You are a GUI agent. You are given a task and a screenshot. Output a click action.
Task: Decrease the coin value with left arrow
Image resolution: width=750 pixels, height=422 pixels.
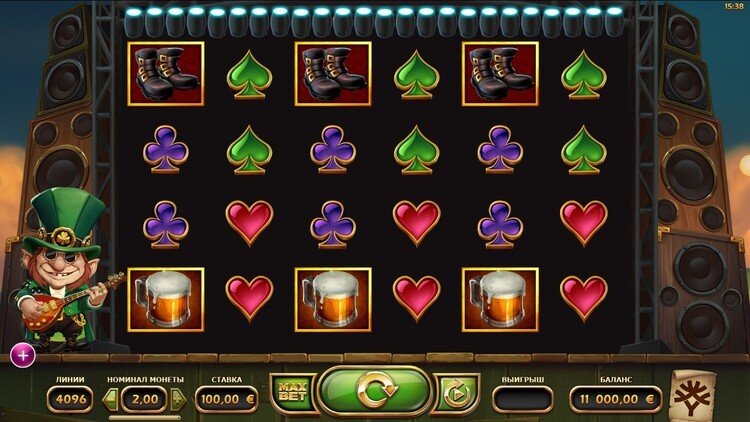[x=111, y=399]
